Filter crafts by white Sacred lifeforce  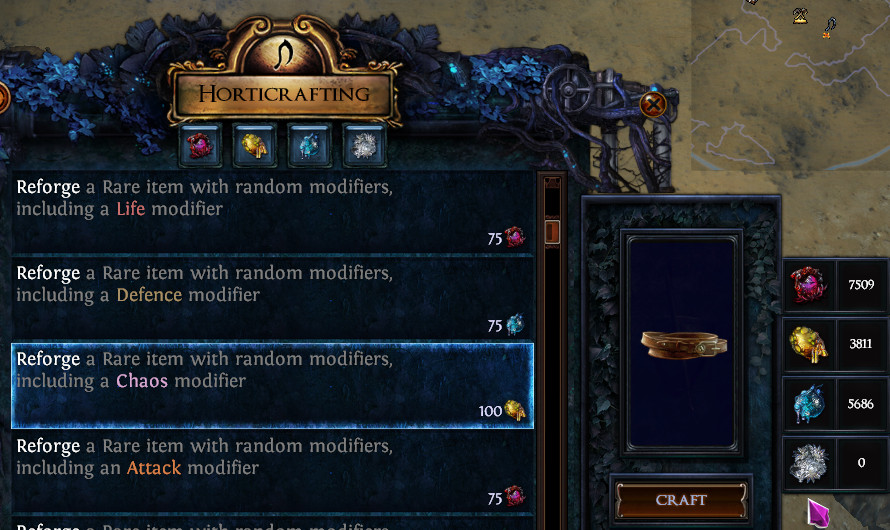(363, 146)
